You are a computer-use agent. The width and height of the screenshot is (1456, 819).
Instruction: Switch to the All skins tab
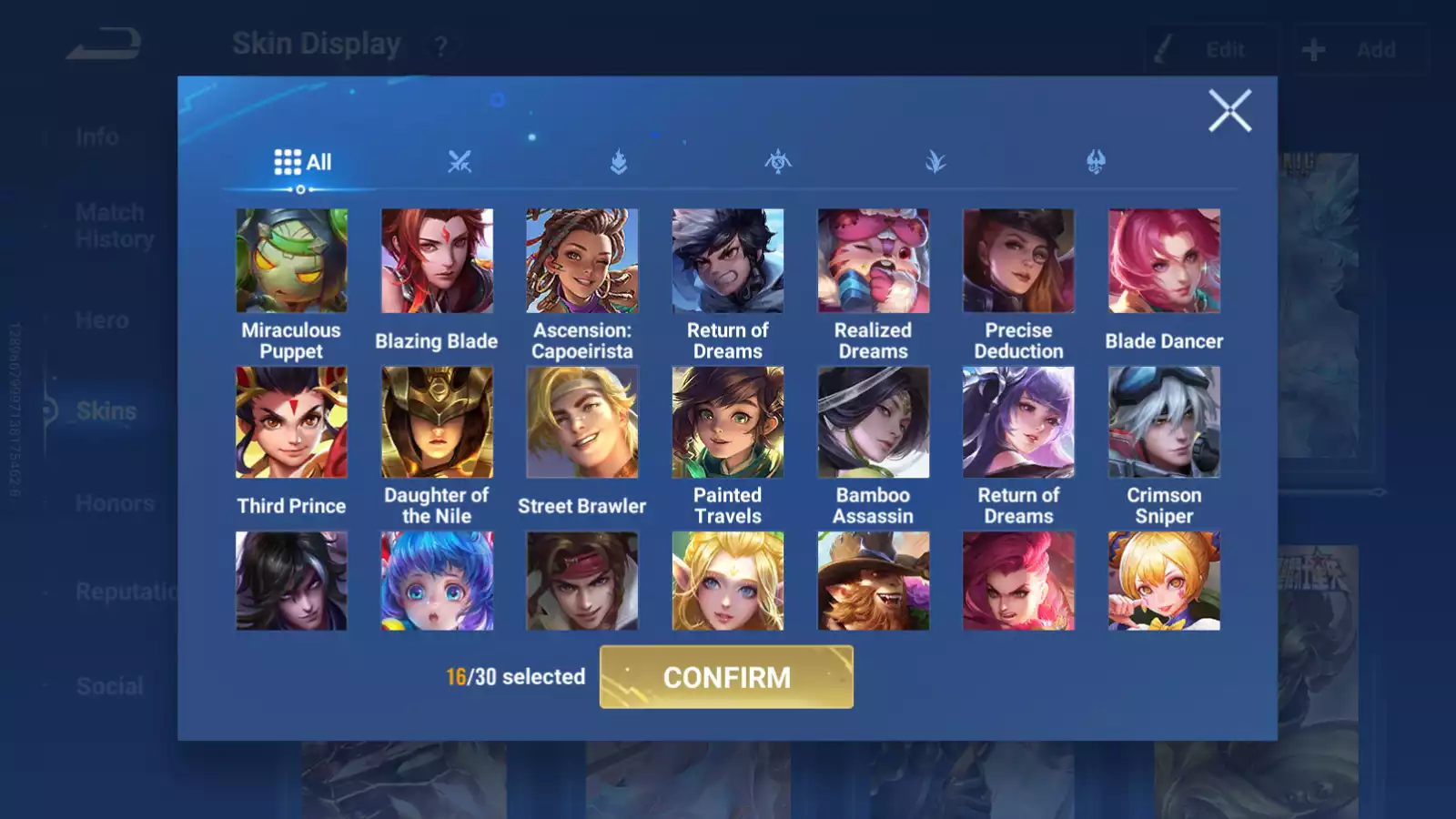(x=302, y=163)
